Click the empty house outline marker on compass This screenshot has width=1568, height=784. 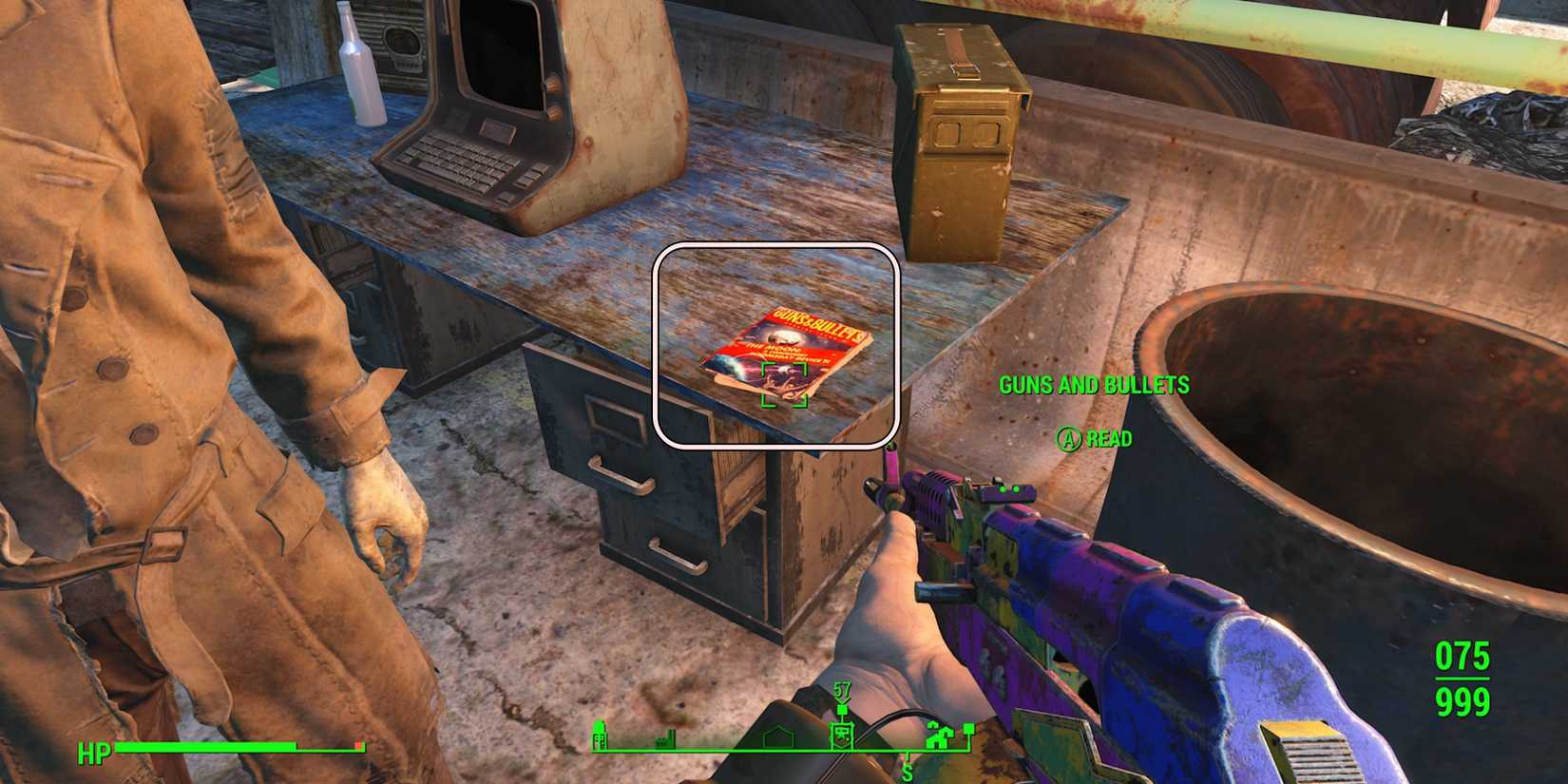pos(777,738)
